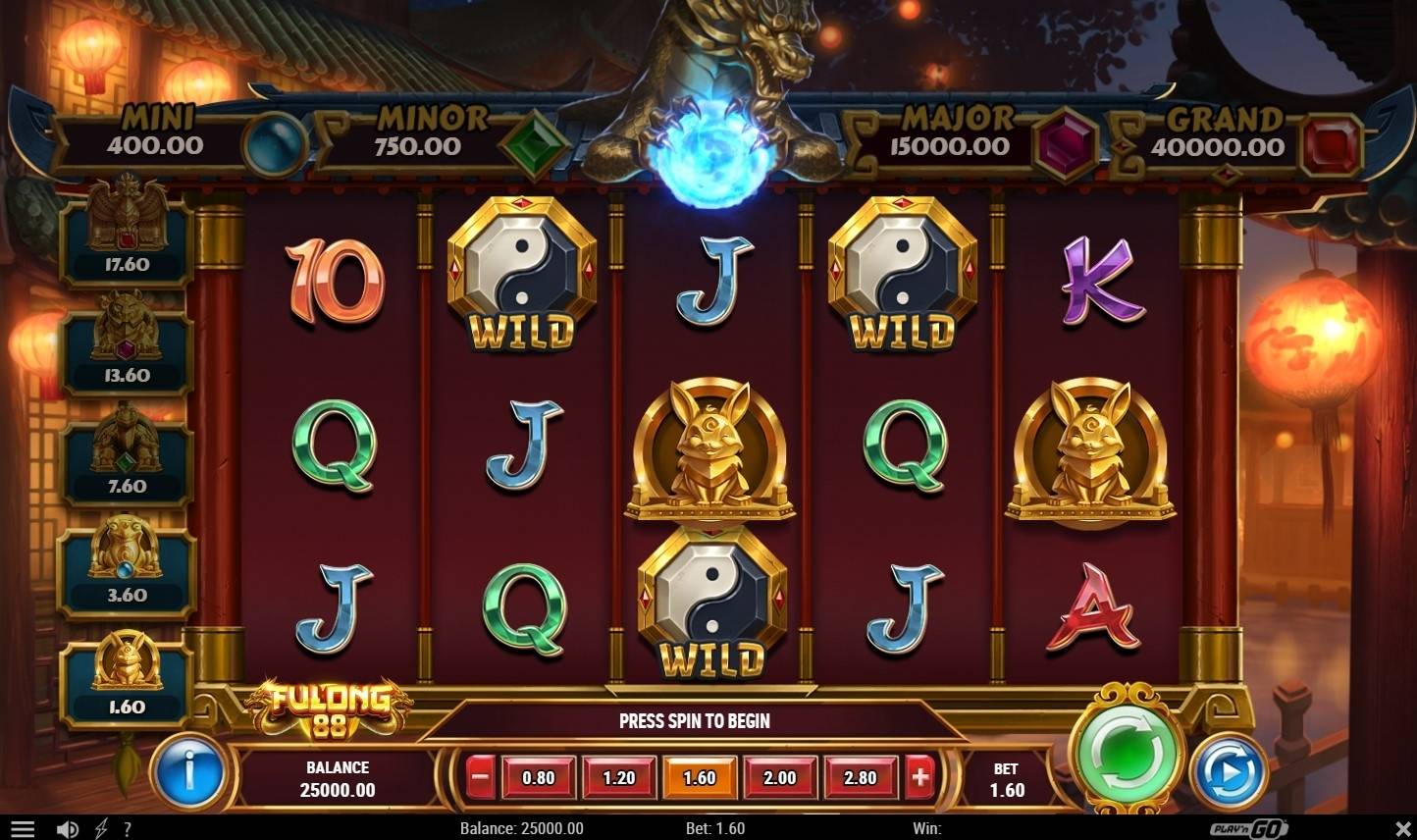
Task: Pick the 1.60 bet amount
Action: [x=700, y=778]
